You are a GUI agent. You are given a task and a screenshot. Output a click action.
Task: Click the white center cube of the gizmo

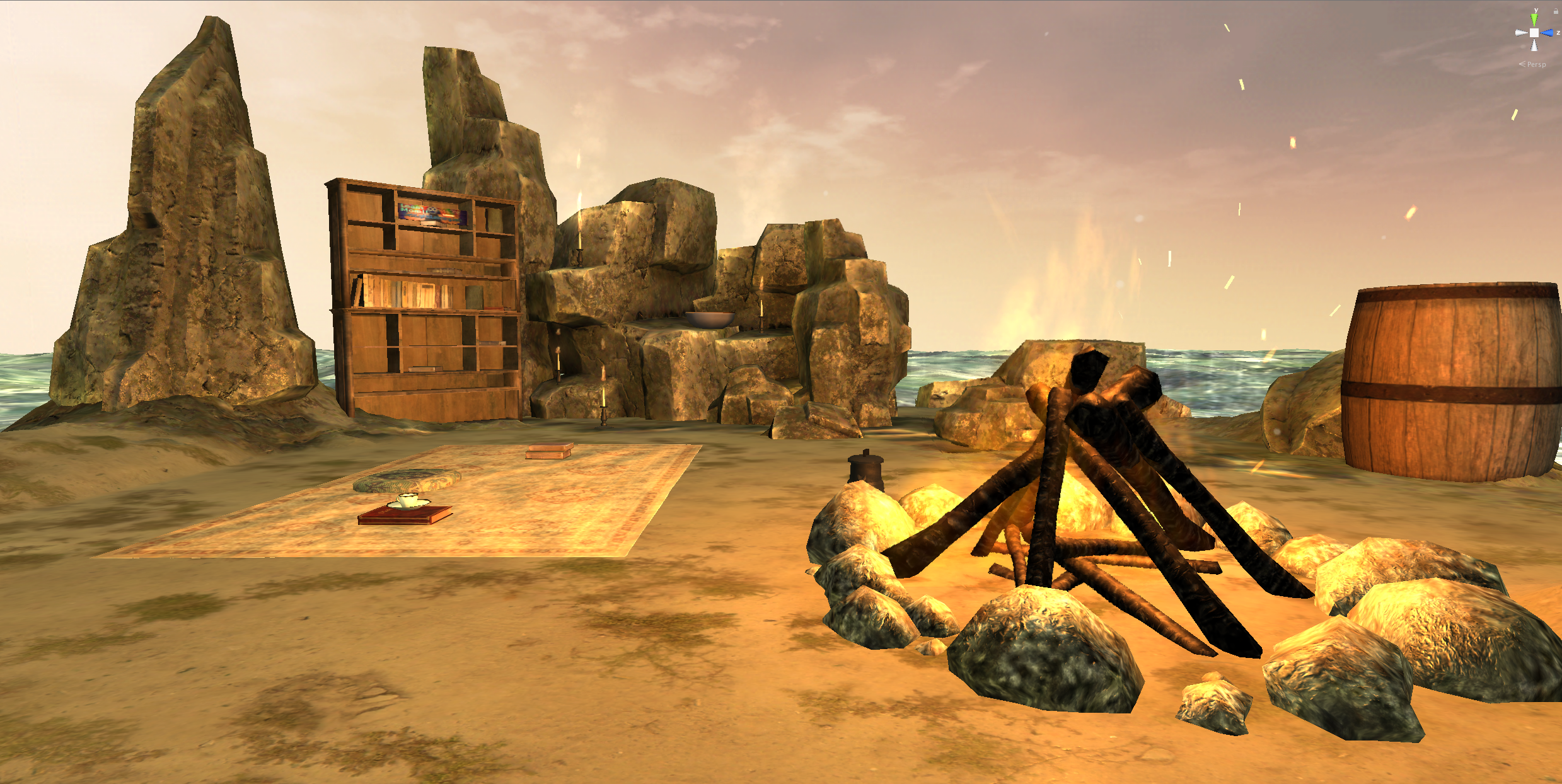1534,33
